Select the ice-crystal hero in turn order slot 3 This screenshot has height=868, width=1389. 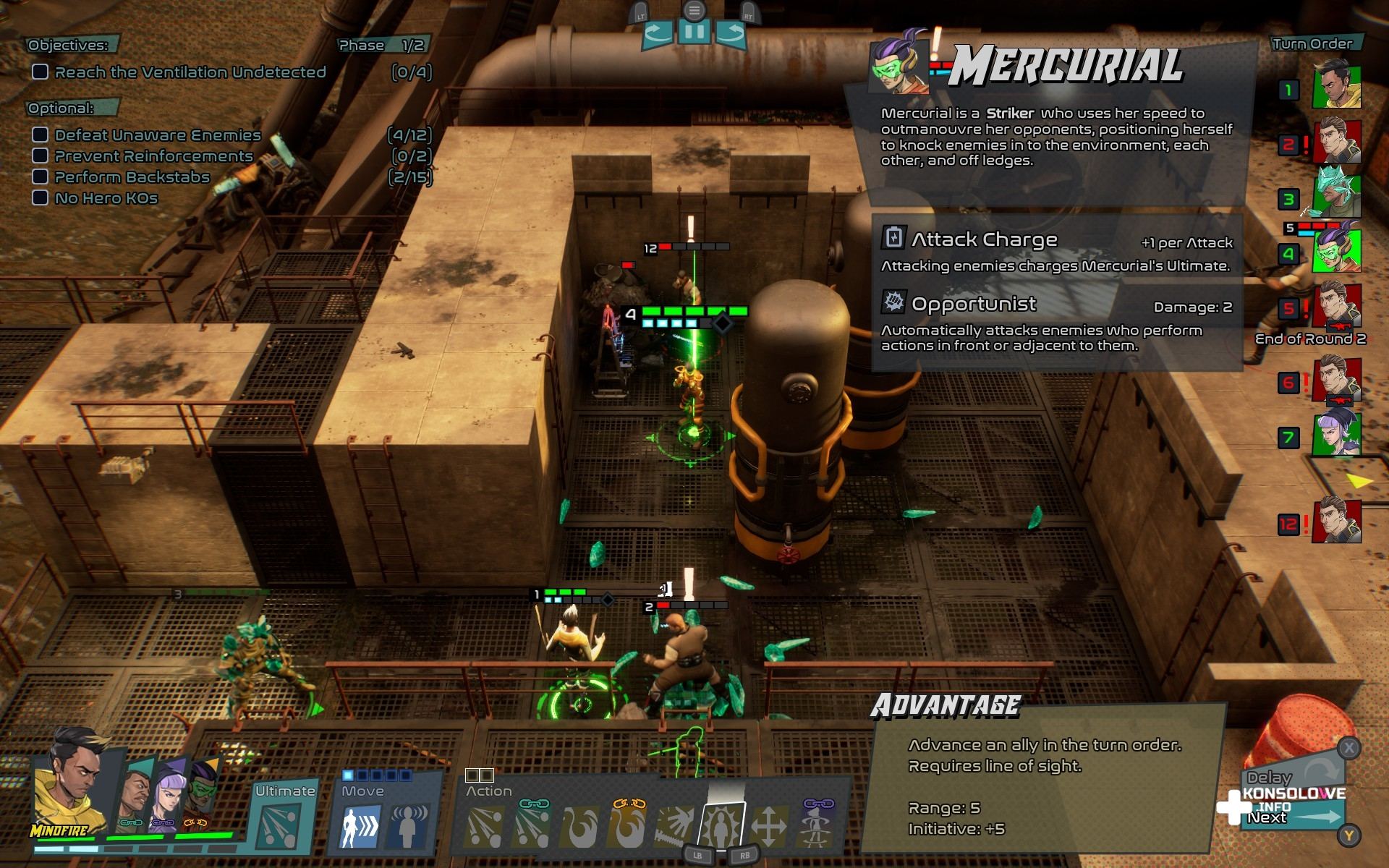coord(1336,193)
